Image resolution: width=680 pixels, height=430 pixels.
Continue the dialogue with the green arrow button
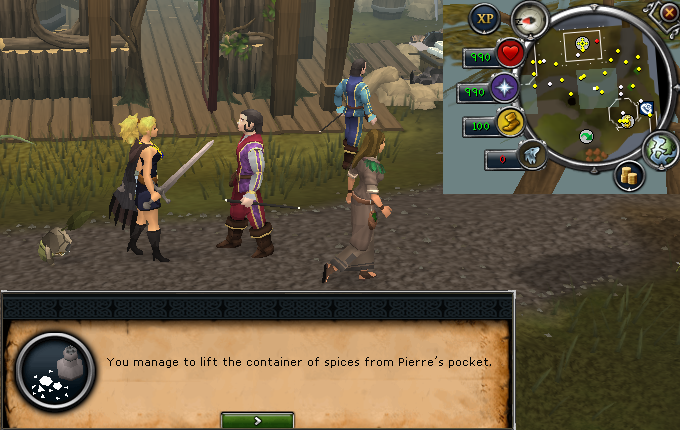click(257, 421)
